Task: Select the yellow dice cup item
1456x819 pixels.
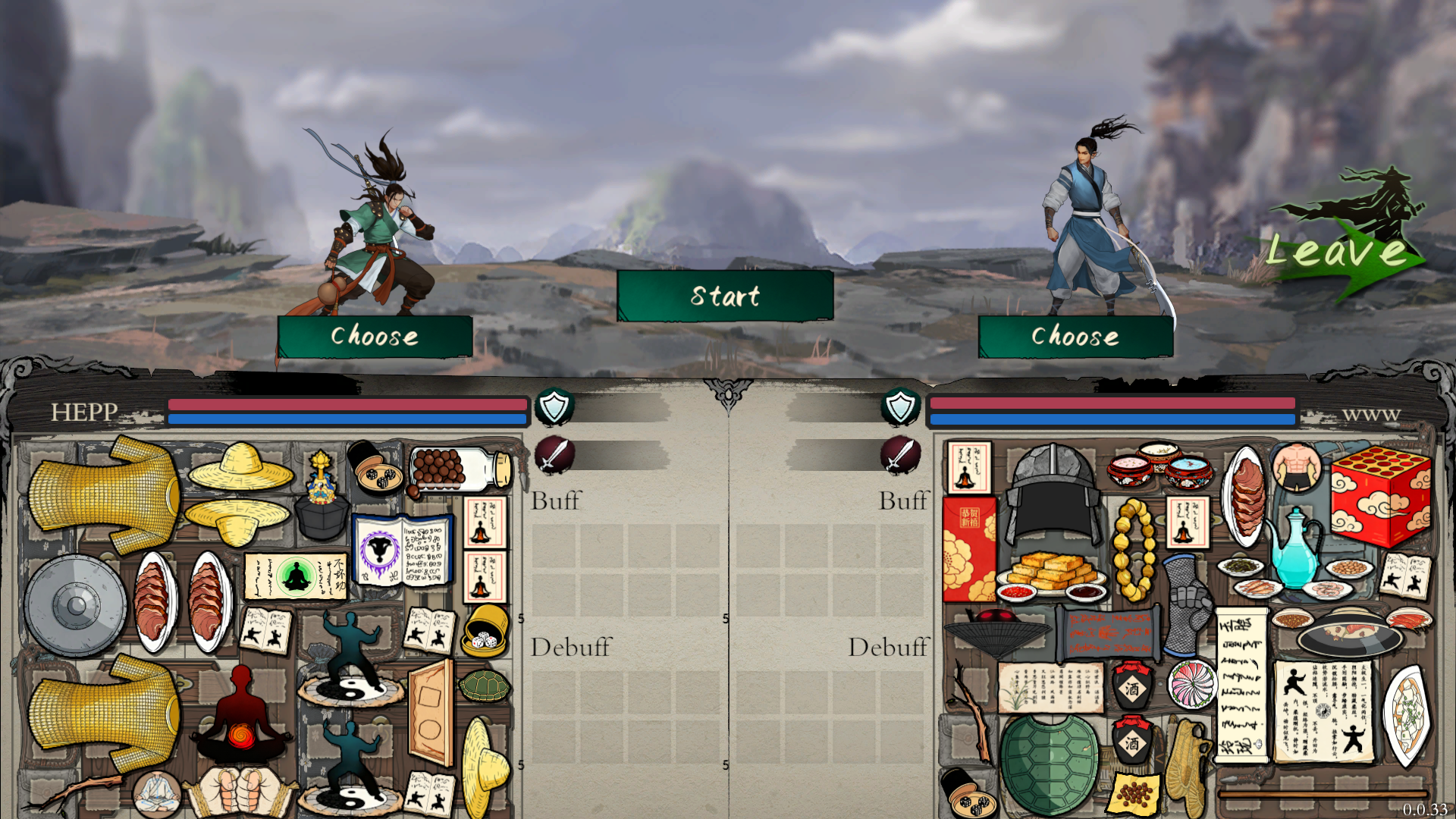Action: [x=485, y=629]
